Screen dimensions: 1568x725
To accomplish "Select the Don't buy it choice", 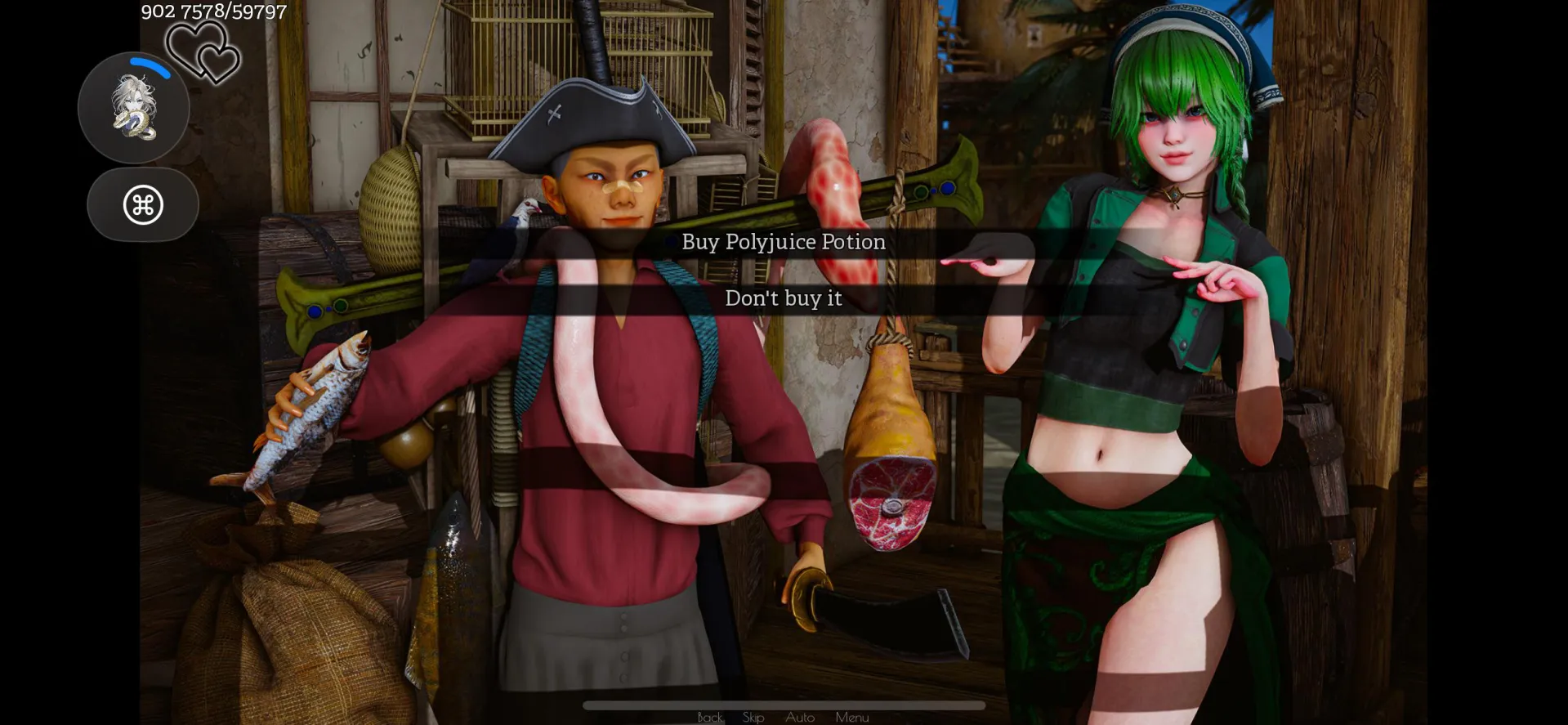I will [783, 298].
